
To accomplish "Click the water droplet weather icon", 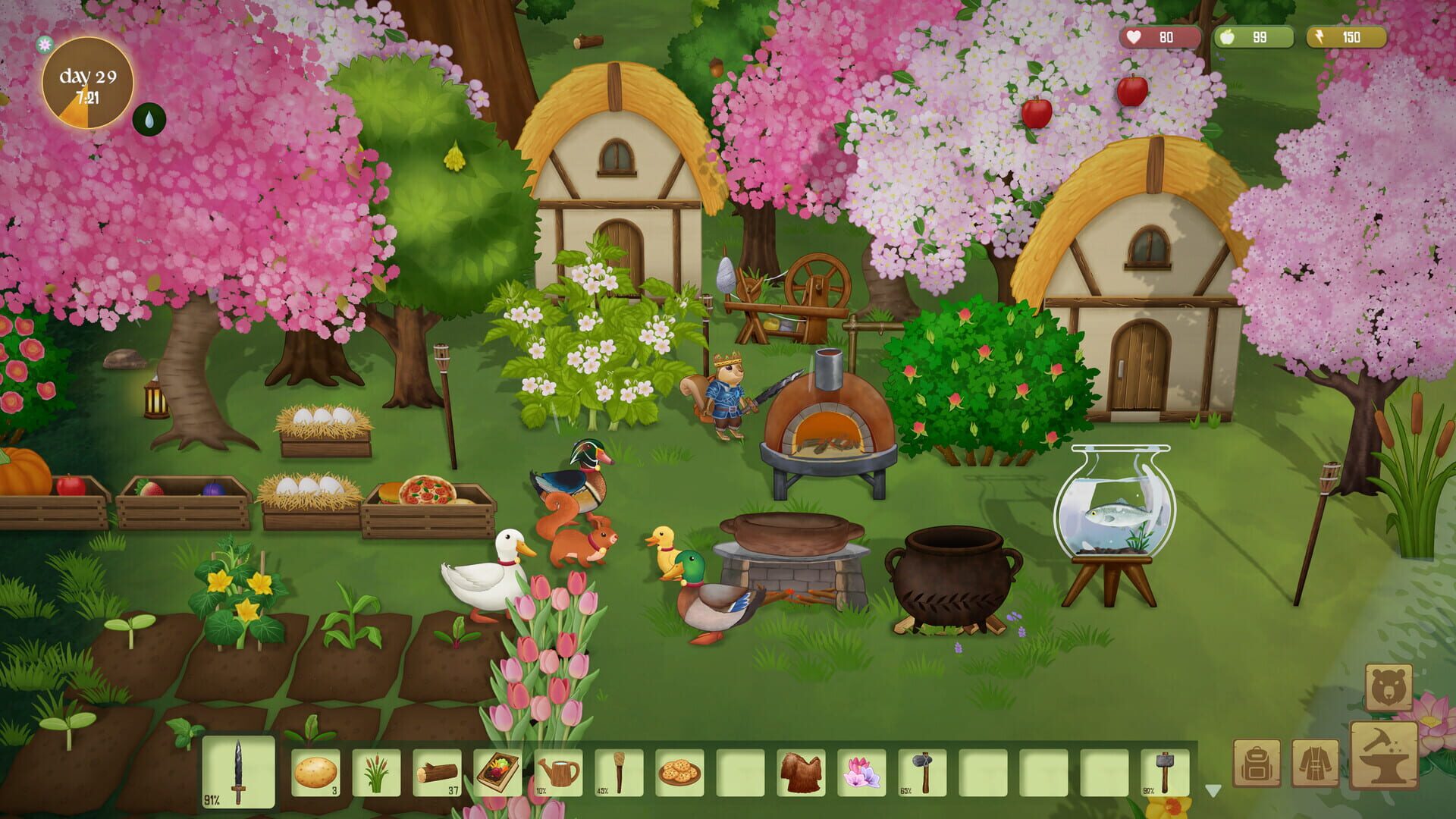I will tap(149, 119).
